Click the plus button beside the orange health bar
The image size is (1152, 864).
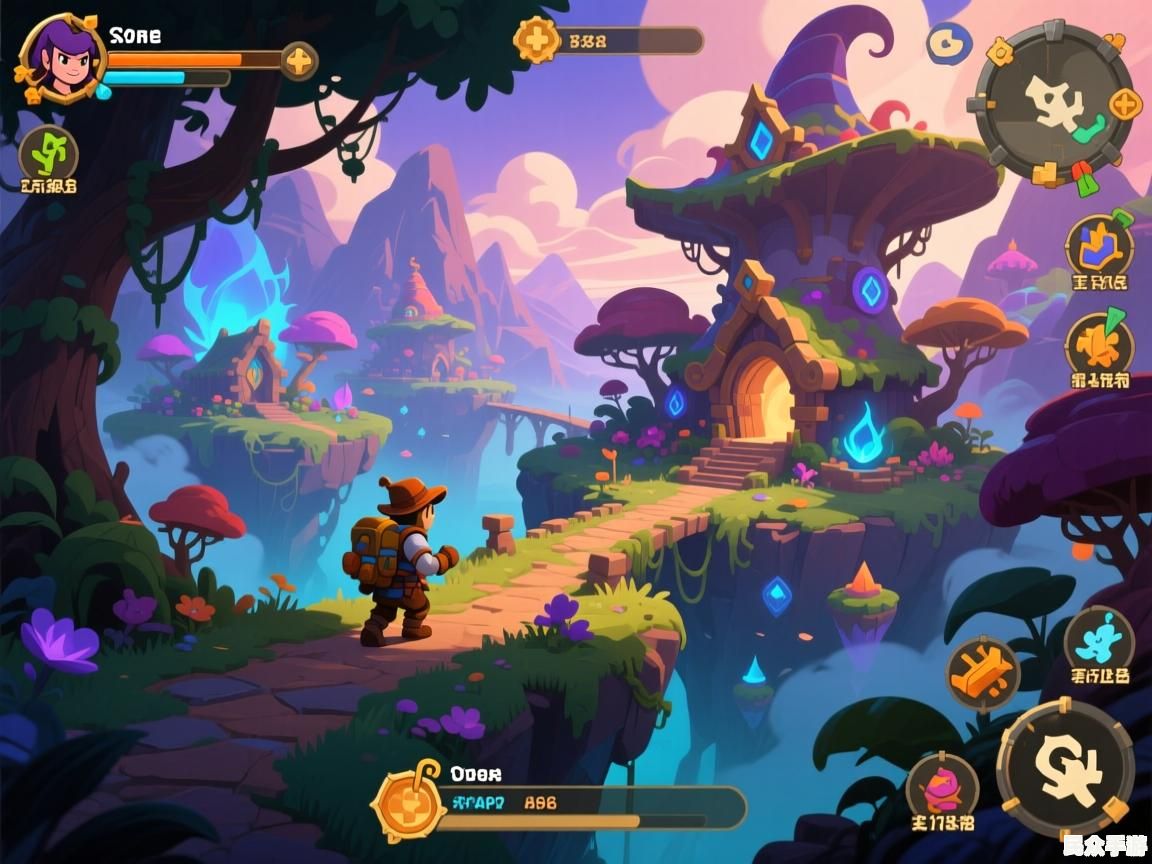pyautogui.click(x=298, y=61)
